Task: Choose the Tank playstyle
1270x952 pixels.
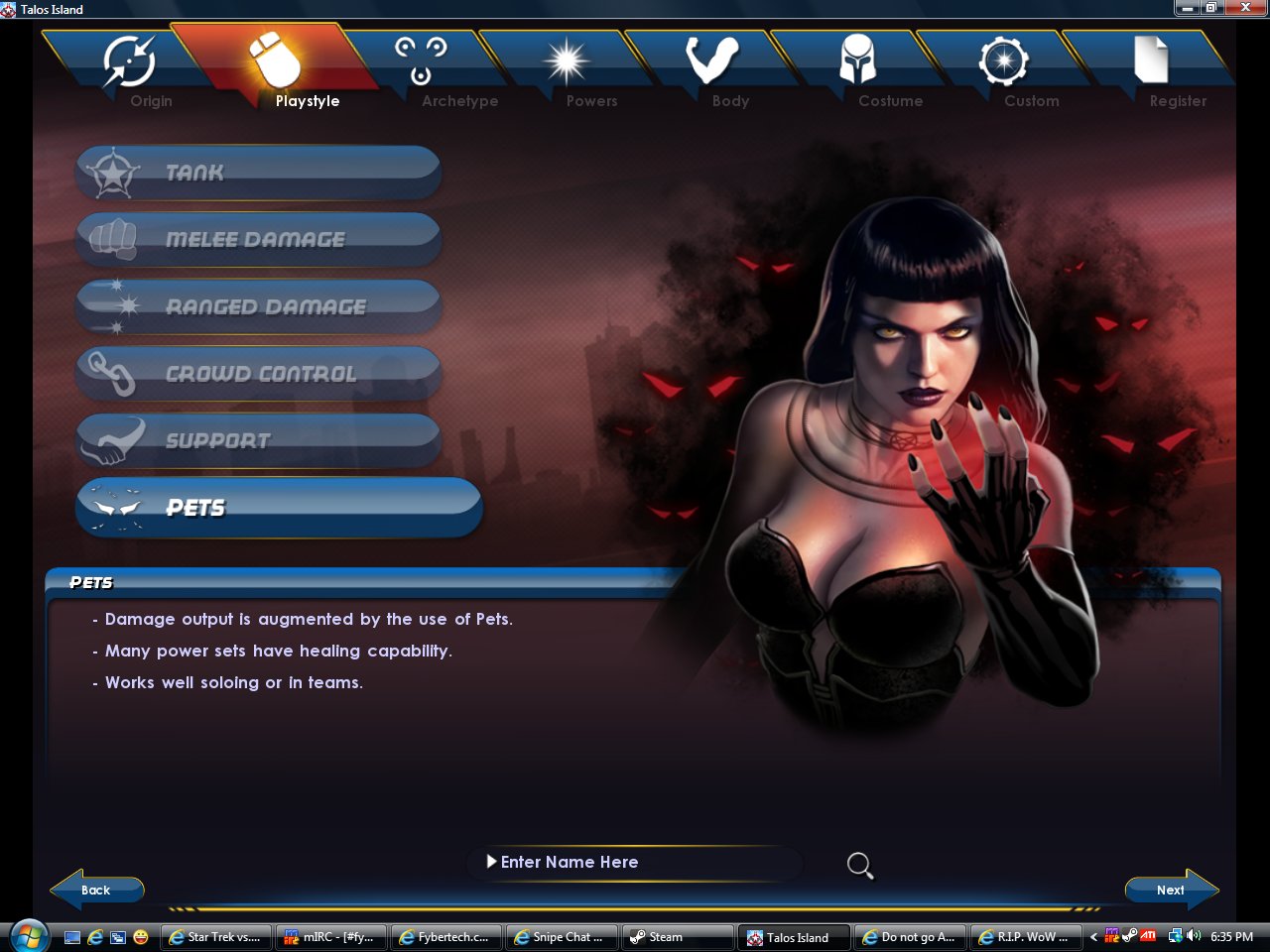Action: click(x=258, y=173)
